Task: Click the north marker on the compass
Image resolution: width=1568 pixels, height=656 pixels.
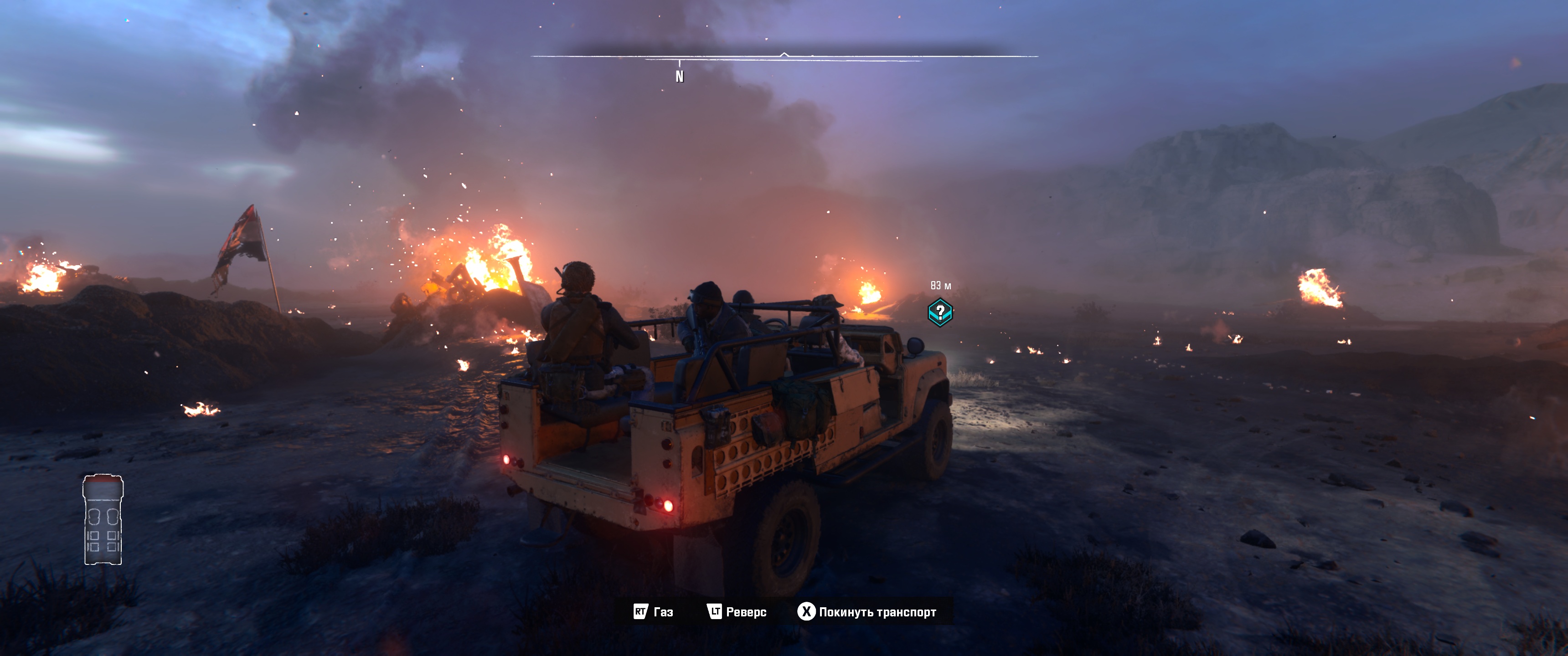Action: [x=679, y=76]
